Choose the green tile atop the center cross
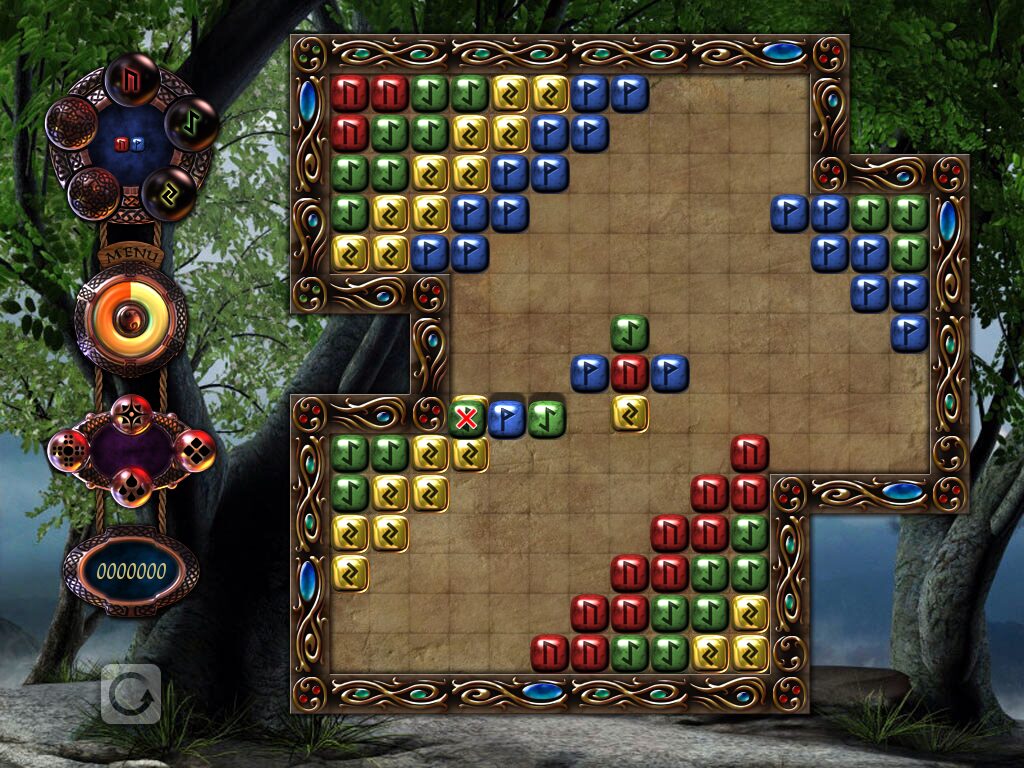This screenshot has height=768, width=1024. 630,333
